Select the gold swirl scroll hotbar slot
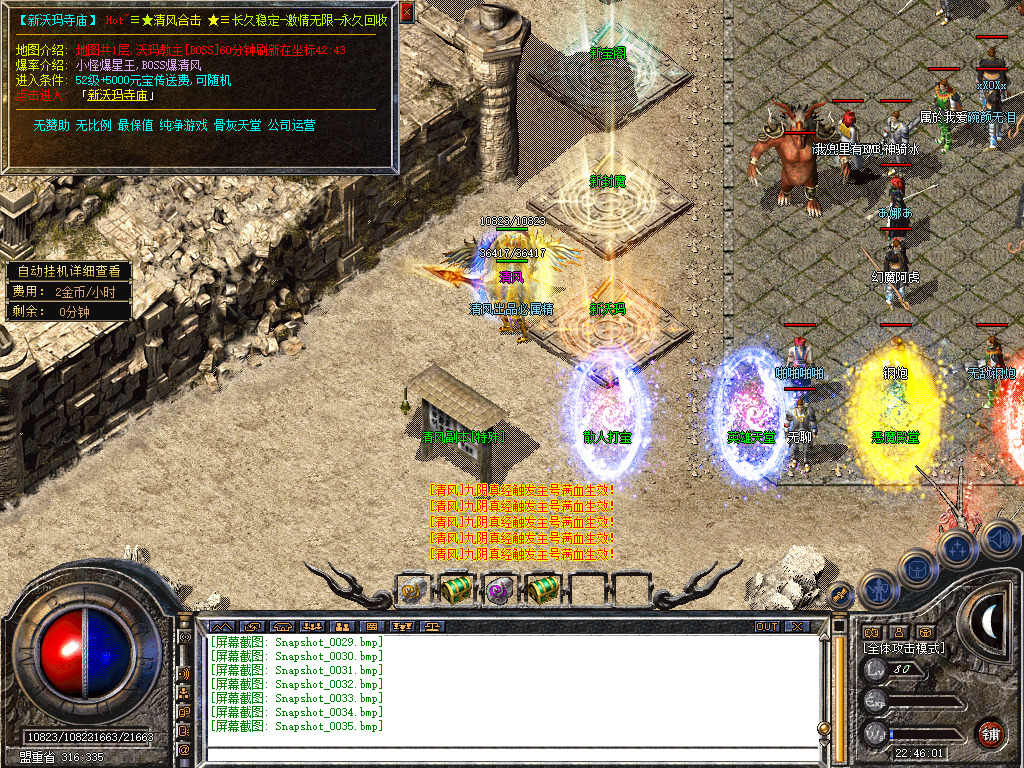The image size is (1024, 768). click(x=412, y=591)
